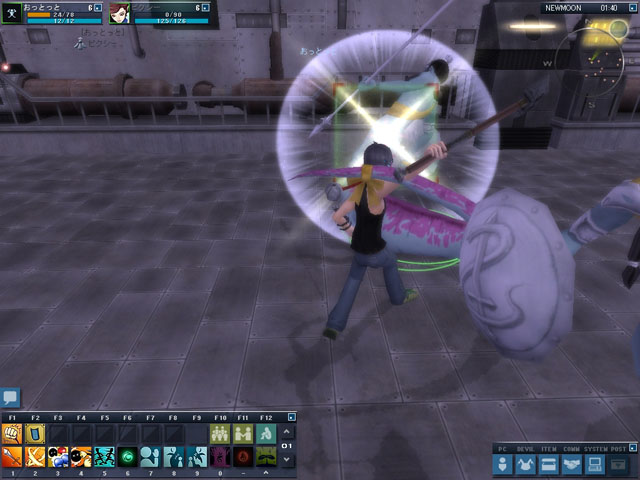This screenshot has height=480, width=640.
Task: Select the two-person handshake icon in F11
Action: click(x=243, y=433)
